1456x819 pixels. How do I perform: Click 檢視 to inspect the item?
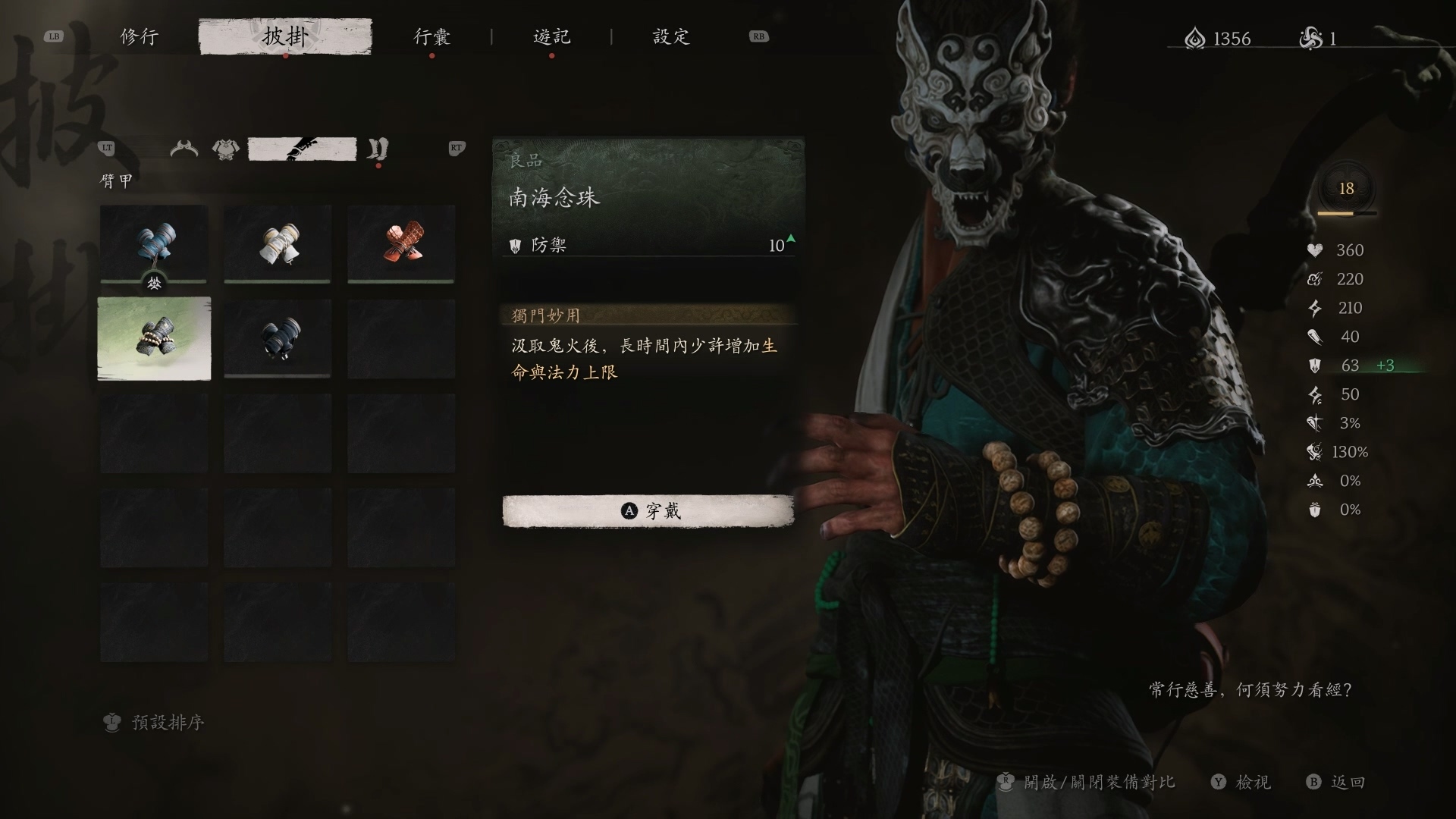[1253, 782]
